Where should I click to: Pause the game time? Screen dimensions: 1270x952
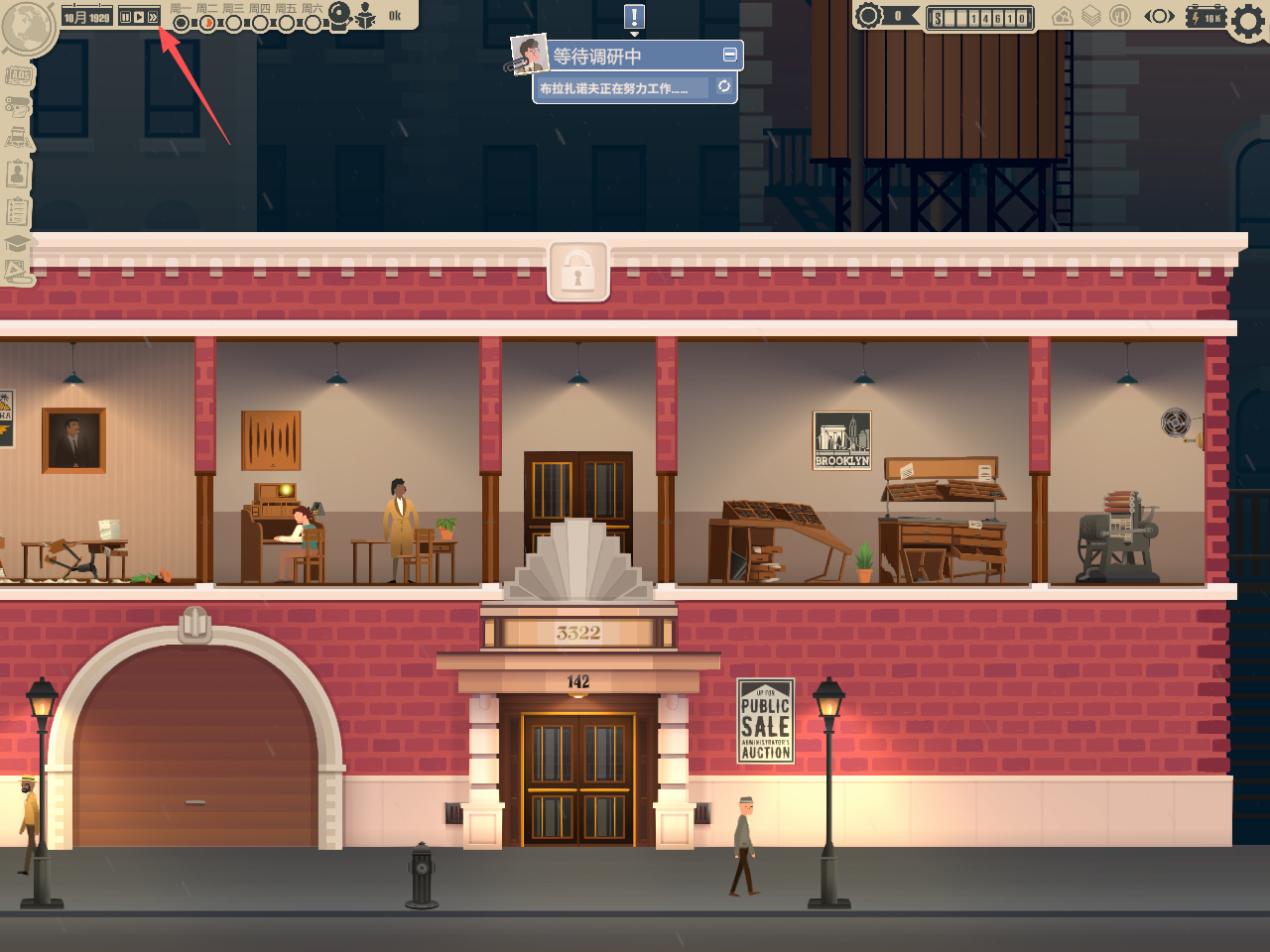tap(125, 17)
